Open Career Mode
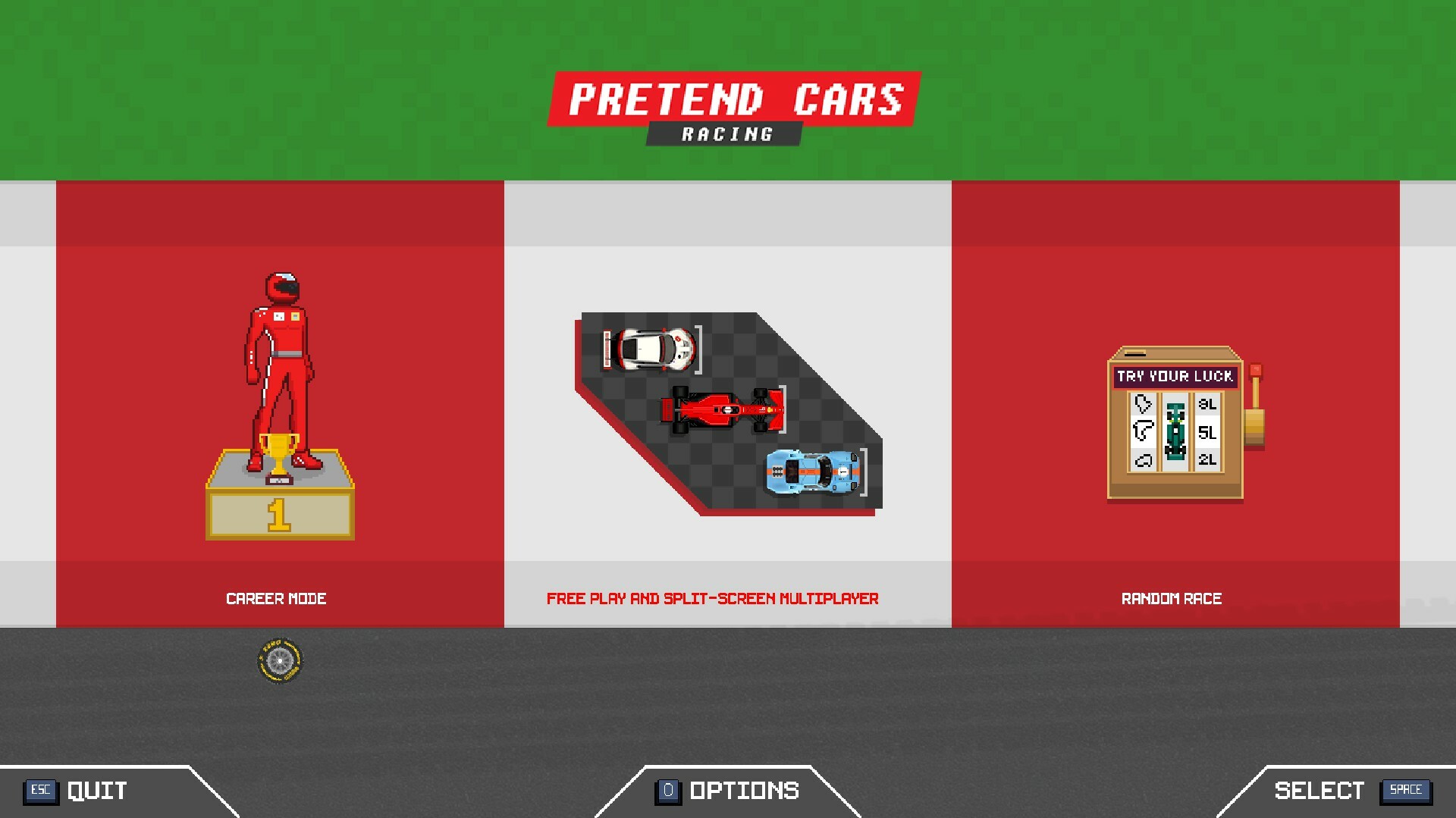Image resolution: width=1456 pixels, height=818 pixels. pos(278,598)
